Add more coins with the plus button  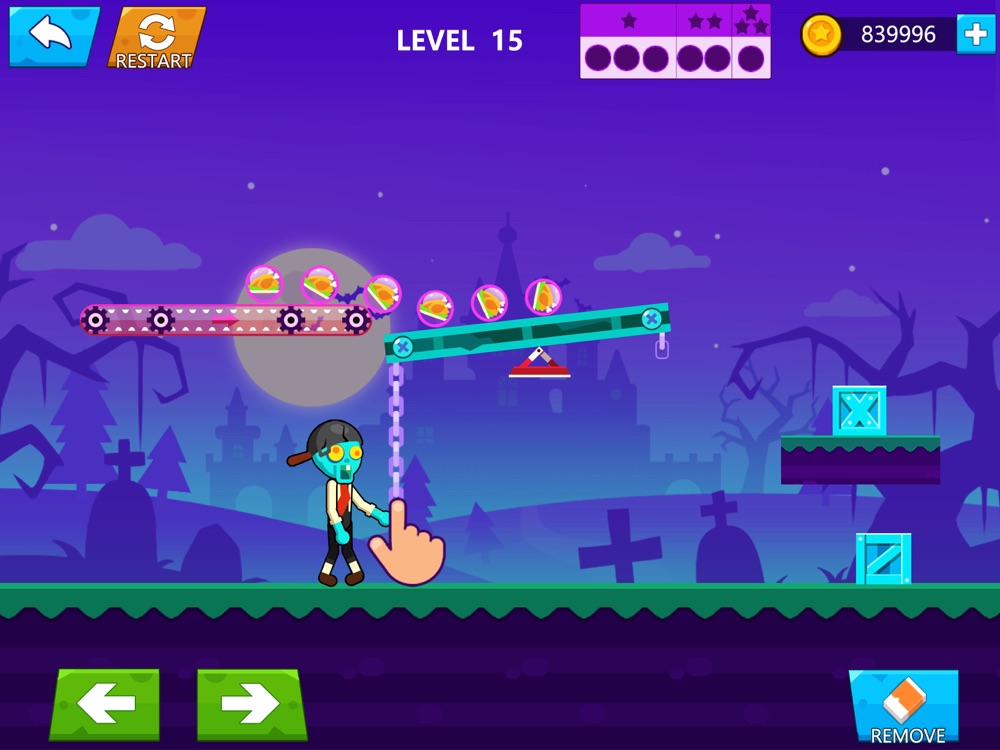(975, 35)
